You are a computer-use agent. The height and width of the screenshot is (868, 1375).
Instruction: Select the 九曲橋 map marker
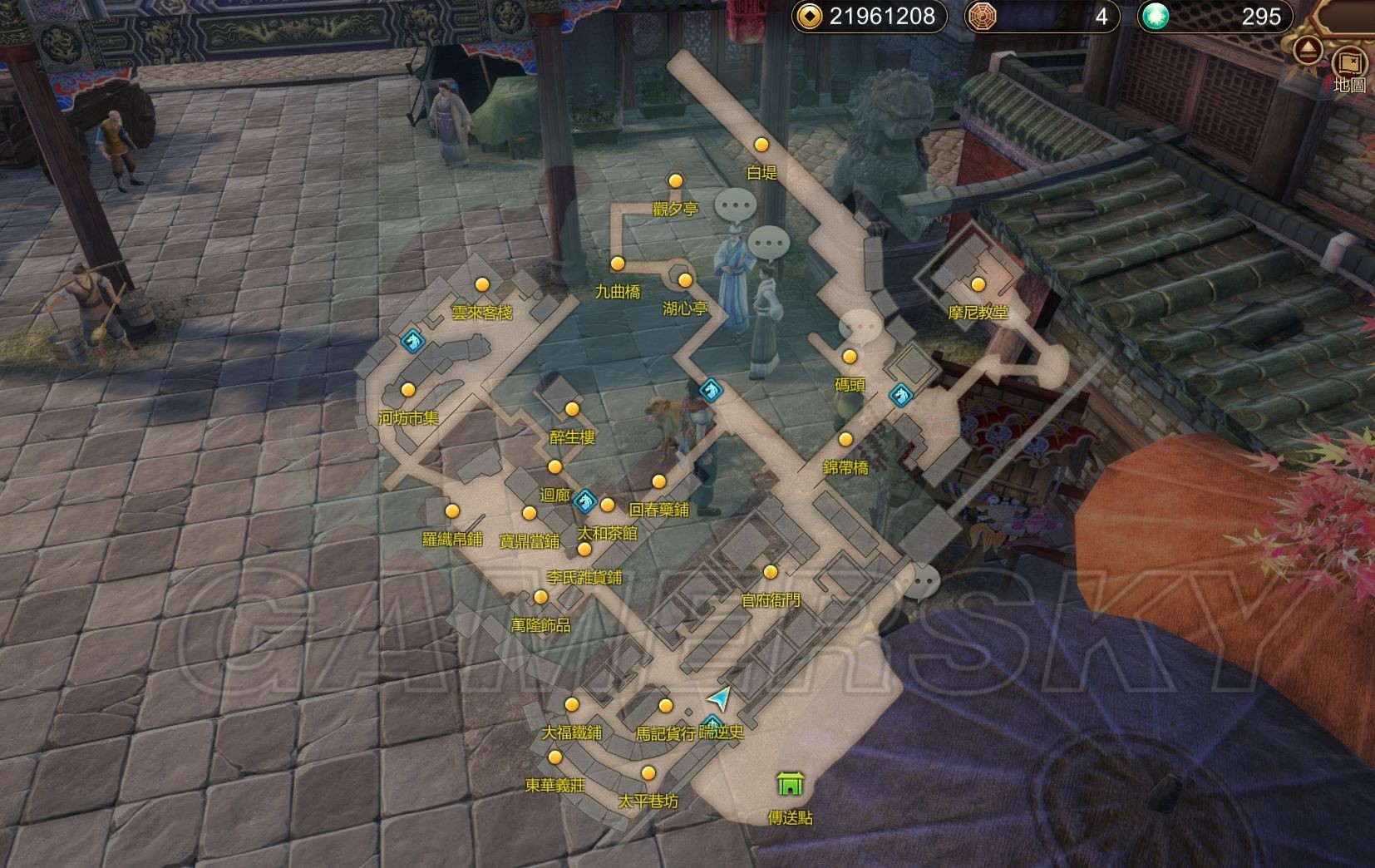click(x=617, y=264)
